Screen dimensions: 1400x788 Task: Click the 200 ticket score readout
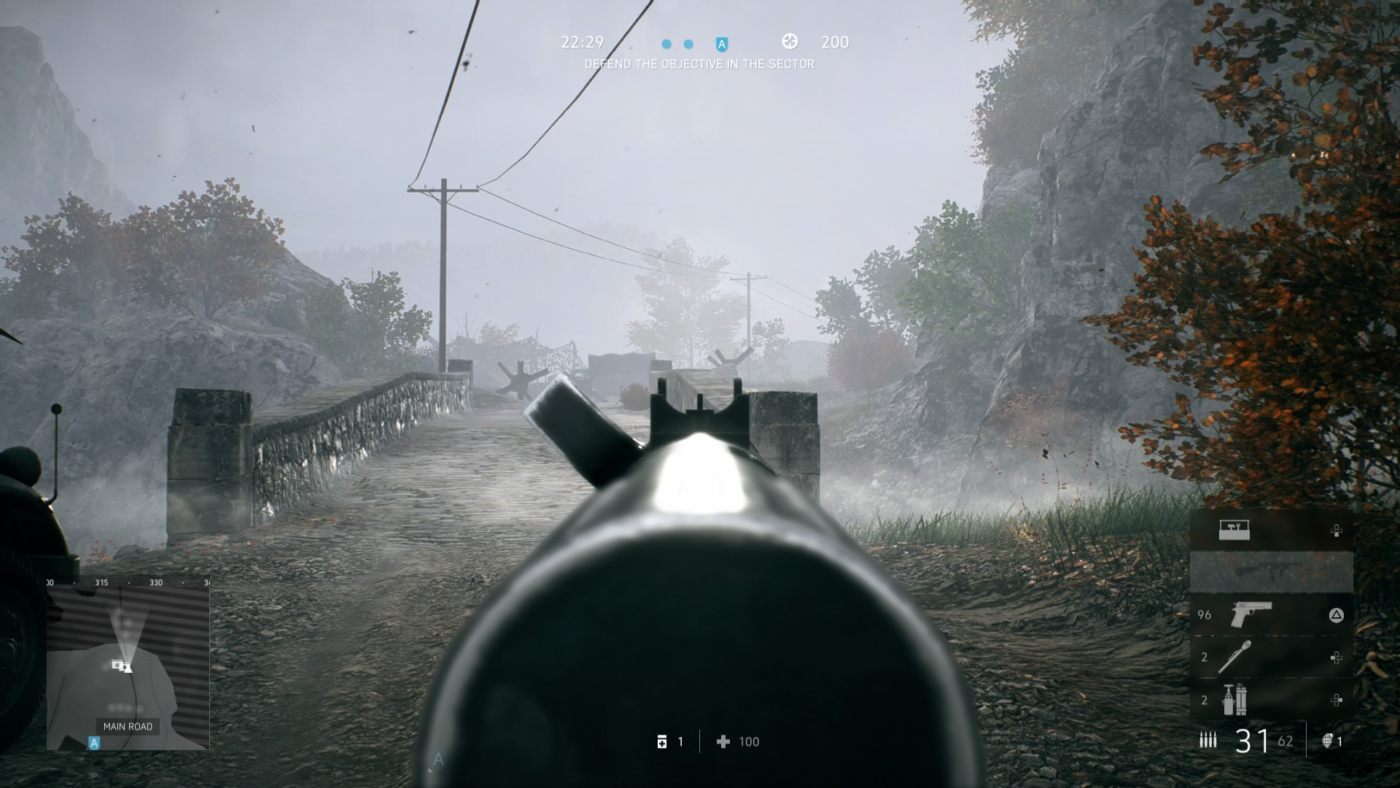836,42
